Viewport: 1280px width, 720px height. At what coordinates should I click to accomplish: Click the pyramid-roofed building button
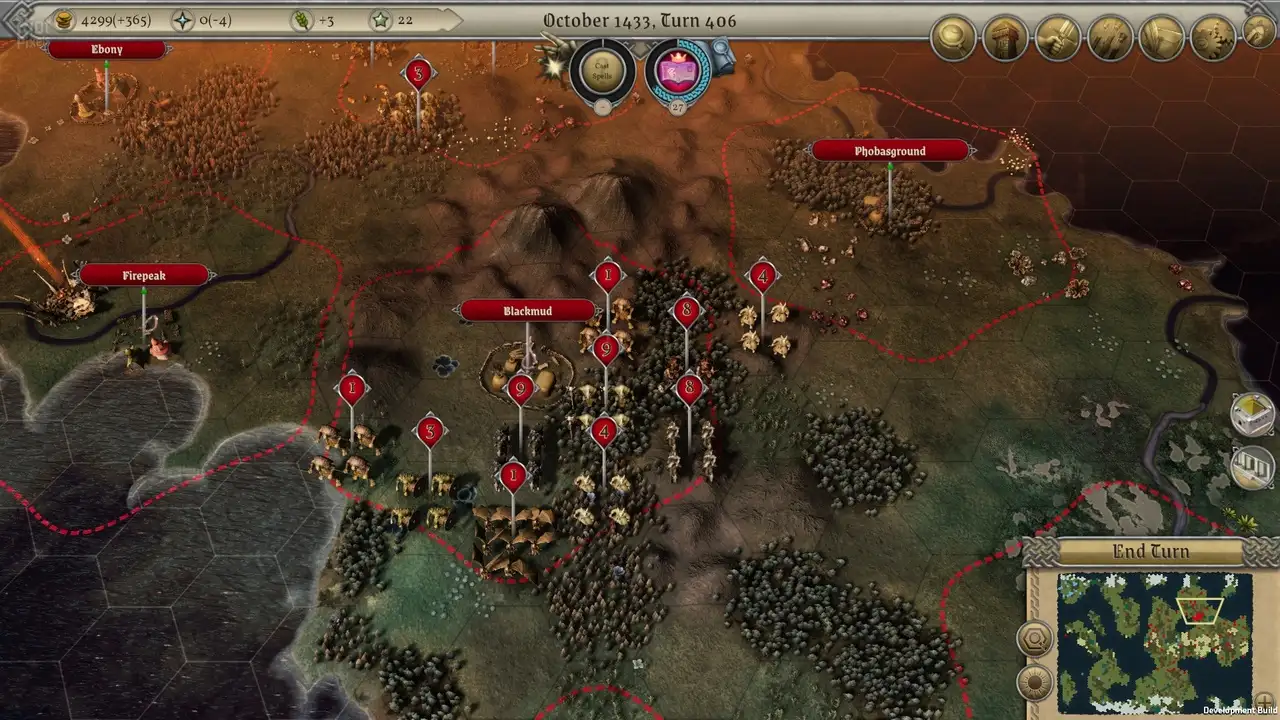coord(1252,414)
